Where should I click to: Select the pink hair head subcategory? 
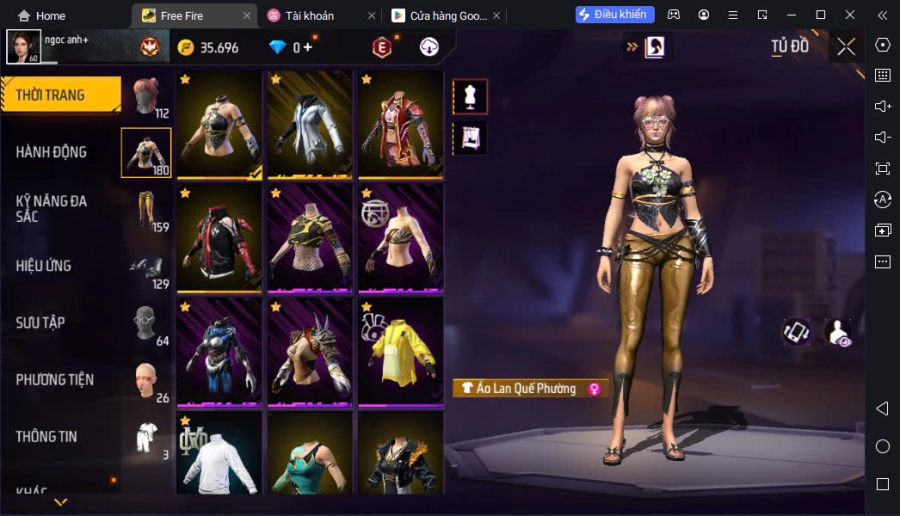146,96
